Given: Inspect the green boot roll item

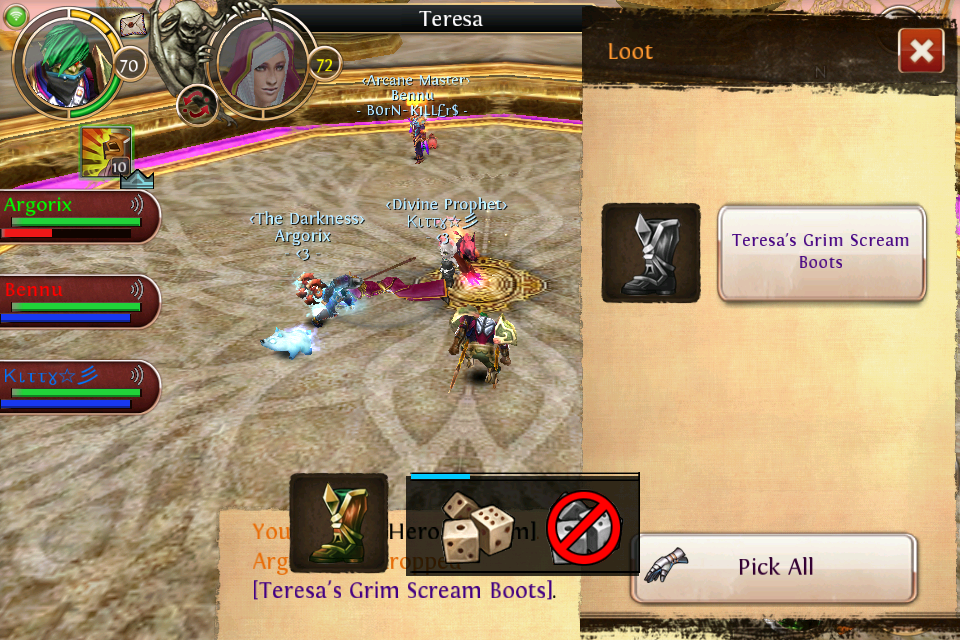Looking at the screenshot, I should pyautogui.click(x=339, y=522).
